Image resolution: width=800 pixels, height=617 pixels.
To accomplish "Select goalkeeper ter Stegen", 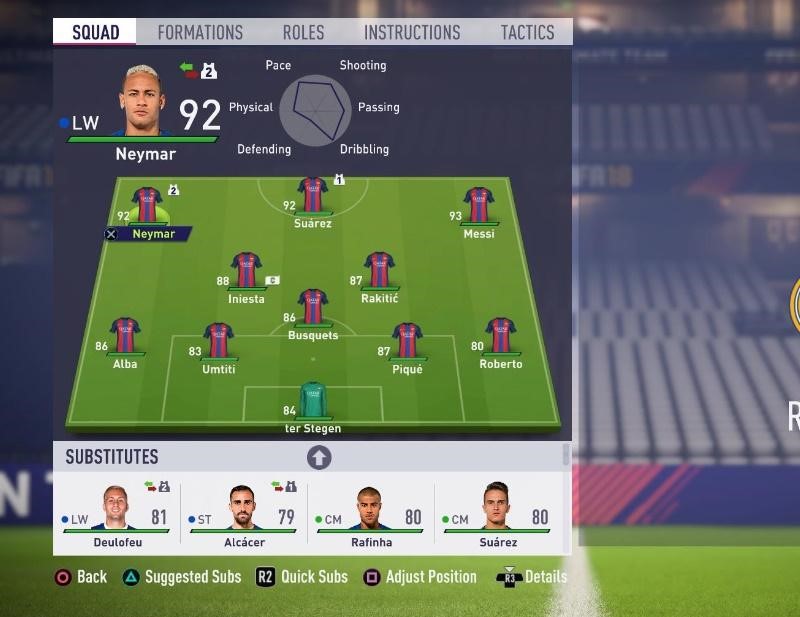I will tap(313, 402).
